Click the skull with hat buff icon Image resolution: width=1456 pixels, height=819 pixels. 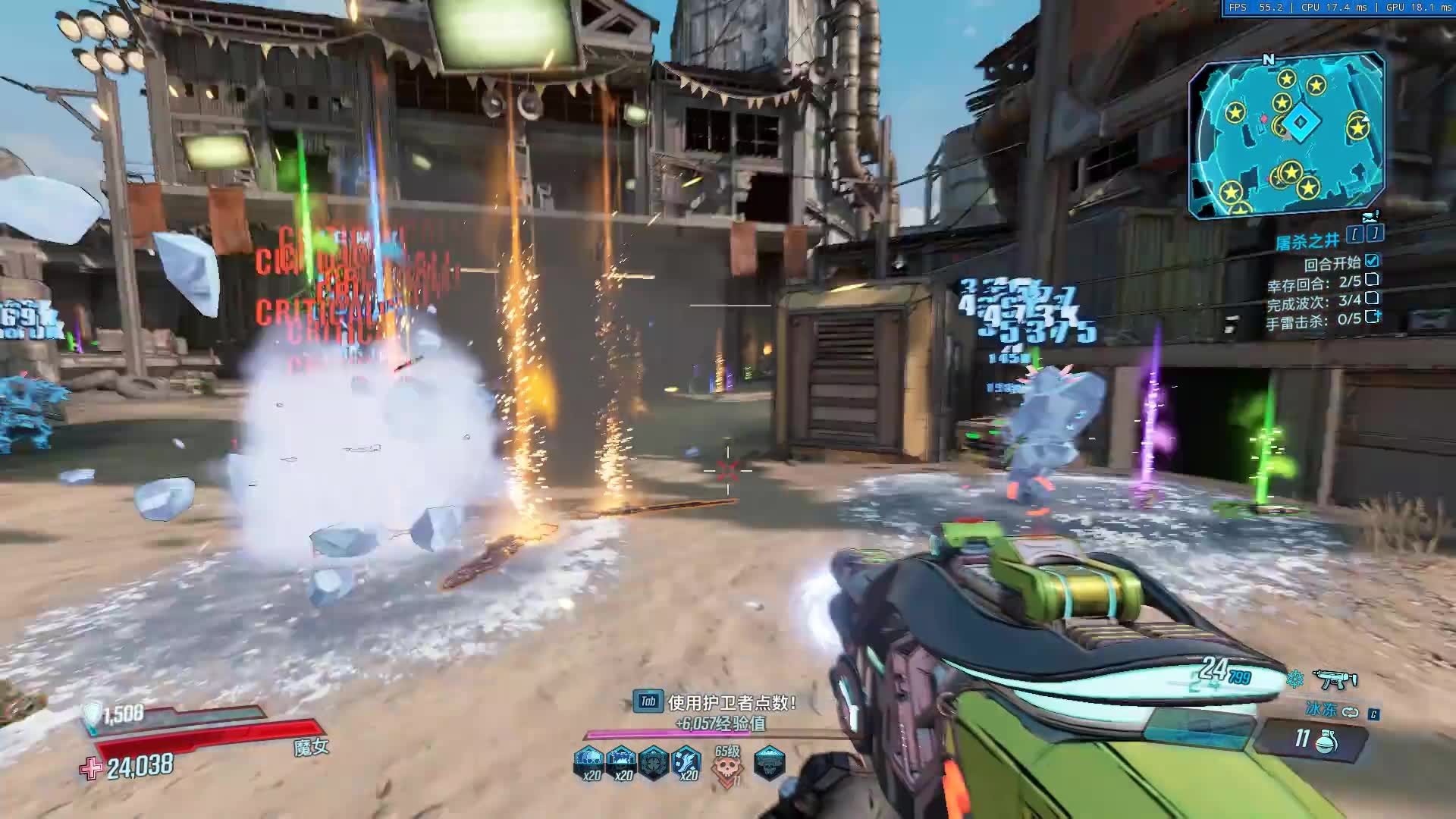(769, 762)
